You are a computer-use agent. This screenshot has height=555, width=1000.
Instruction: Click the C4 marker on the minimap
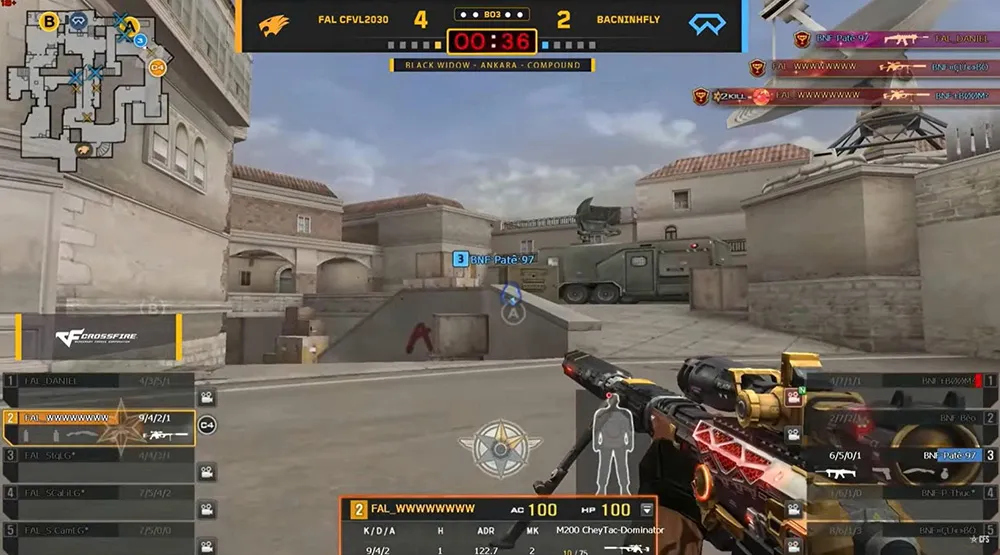(x=157, y=68)
